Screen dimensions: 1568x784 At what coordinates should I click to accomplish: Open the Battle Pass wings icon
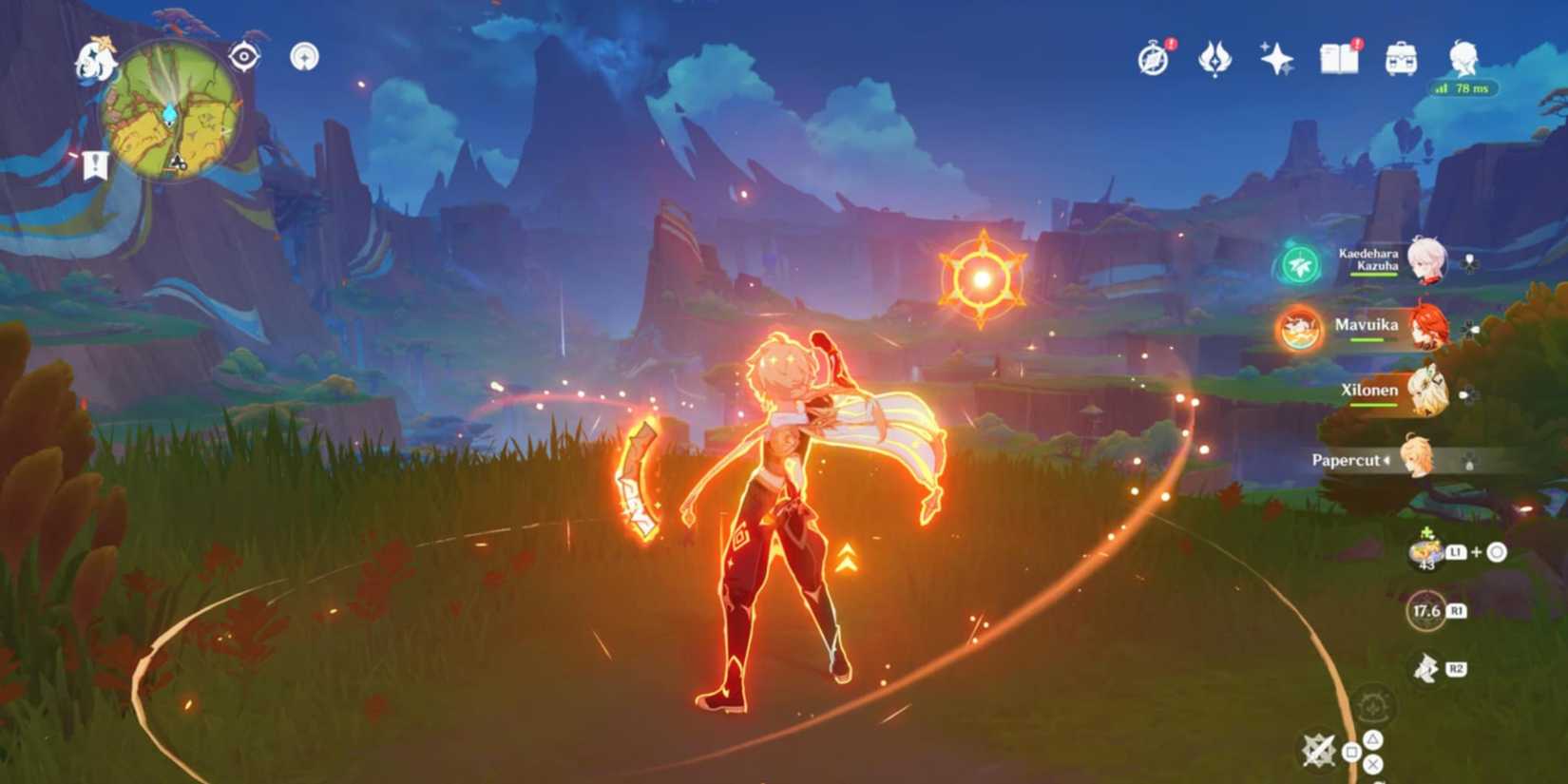pos(1217,59)
